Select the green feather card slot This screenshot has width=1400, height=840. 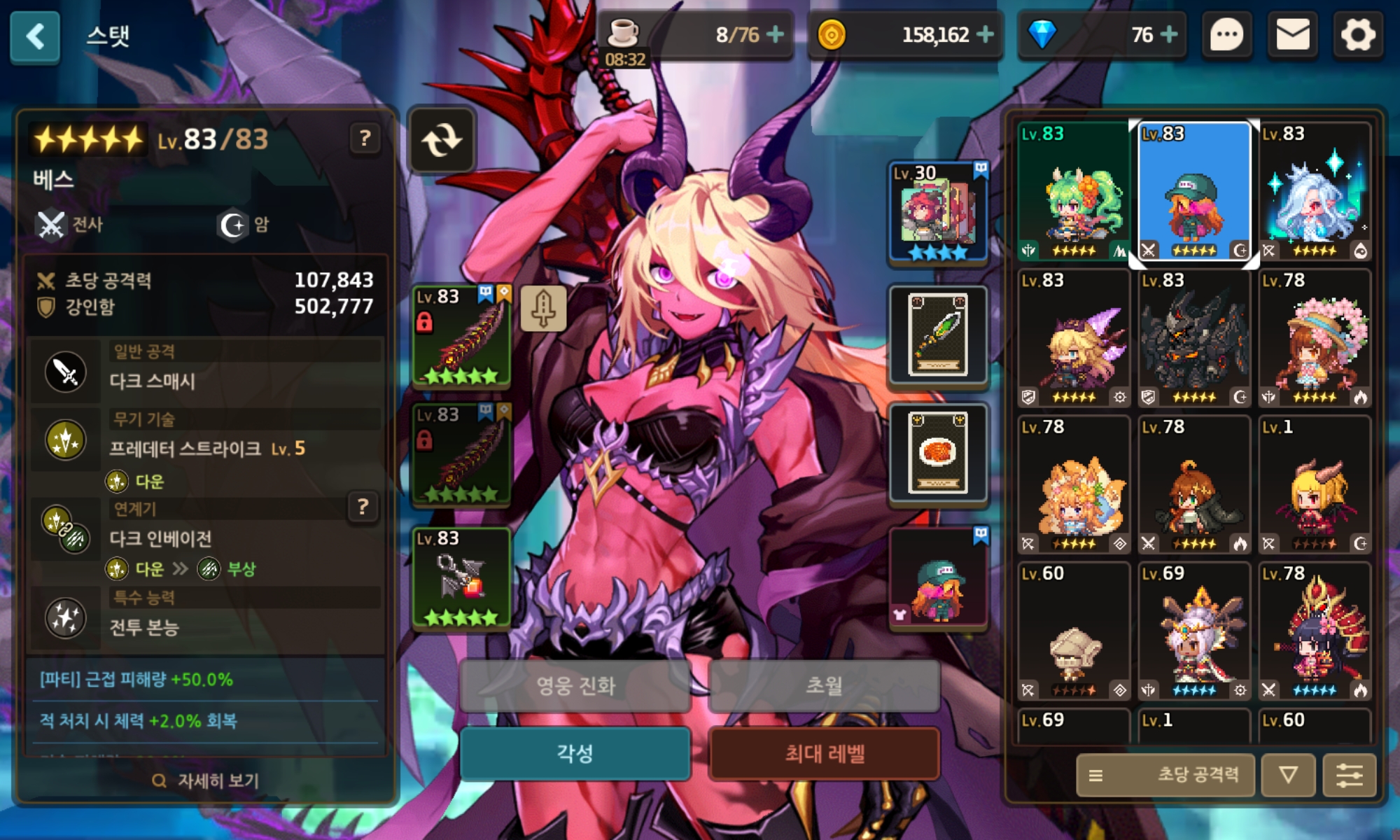[938, 335]
